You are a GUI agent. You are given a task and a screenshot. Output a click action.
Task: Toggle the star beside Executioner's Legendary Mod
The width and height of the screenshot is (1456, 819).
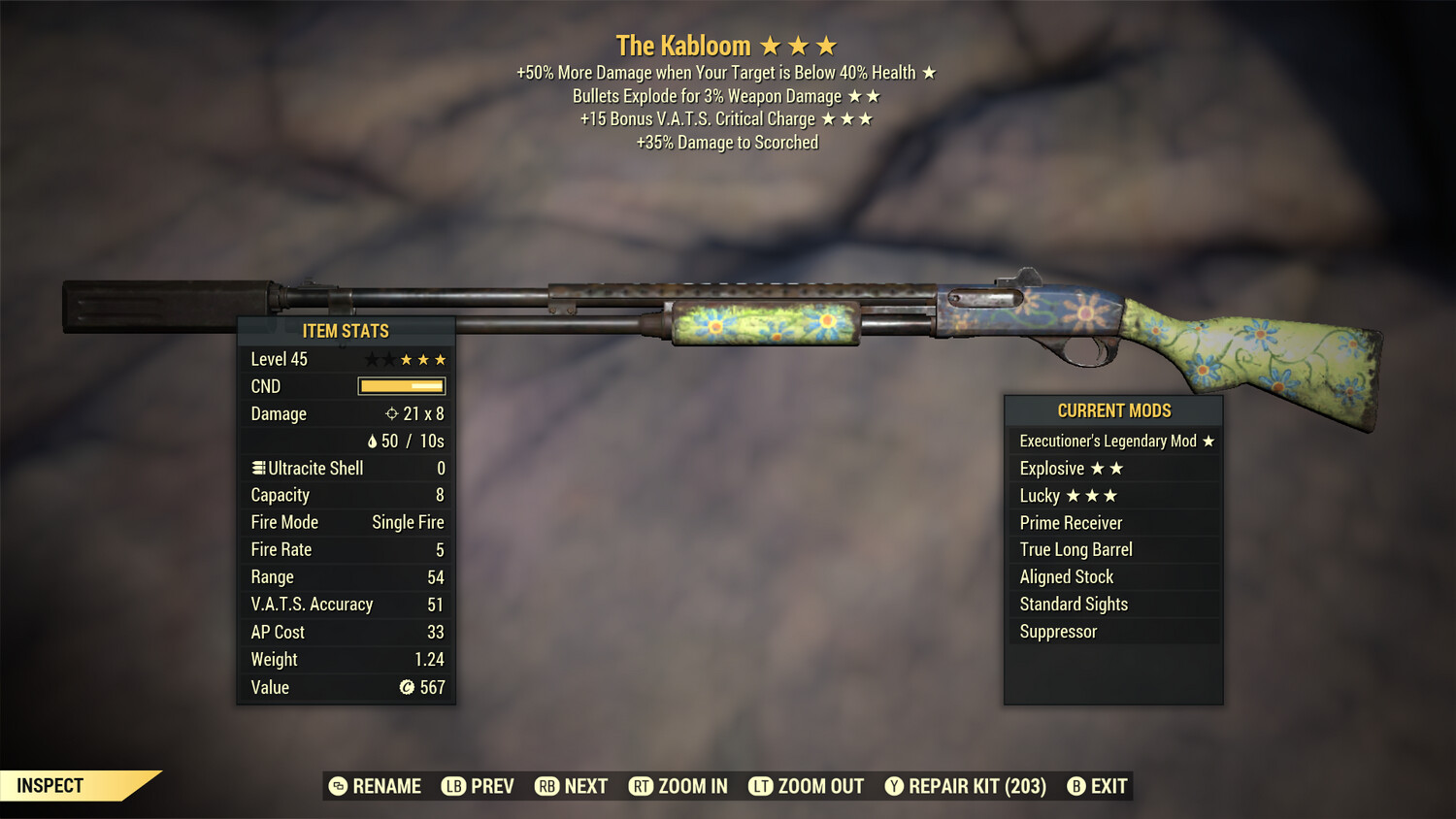pos(1208,441)
